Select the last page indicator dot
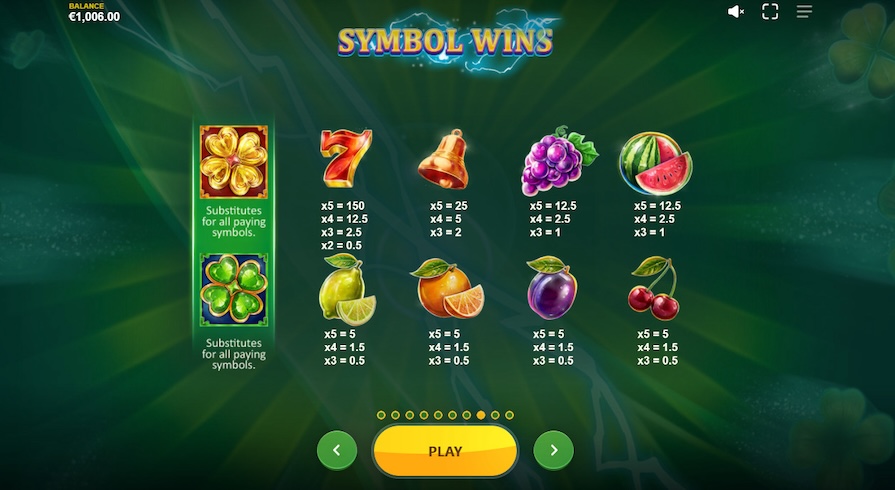This screenshot has height=490, width=895. coord(510,414)
